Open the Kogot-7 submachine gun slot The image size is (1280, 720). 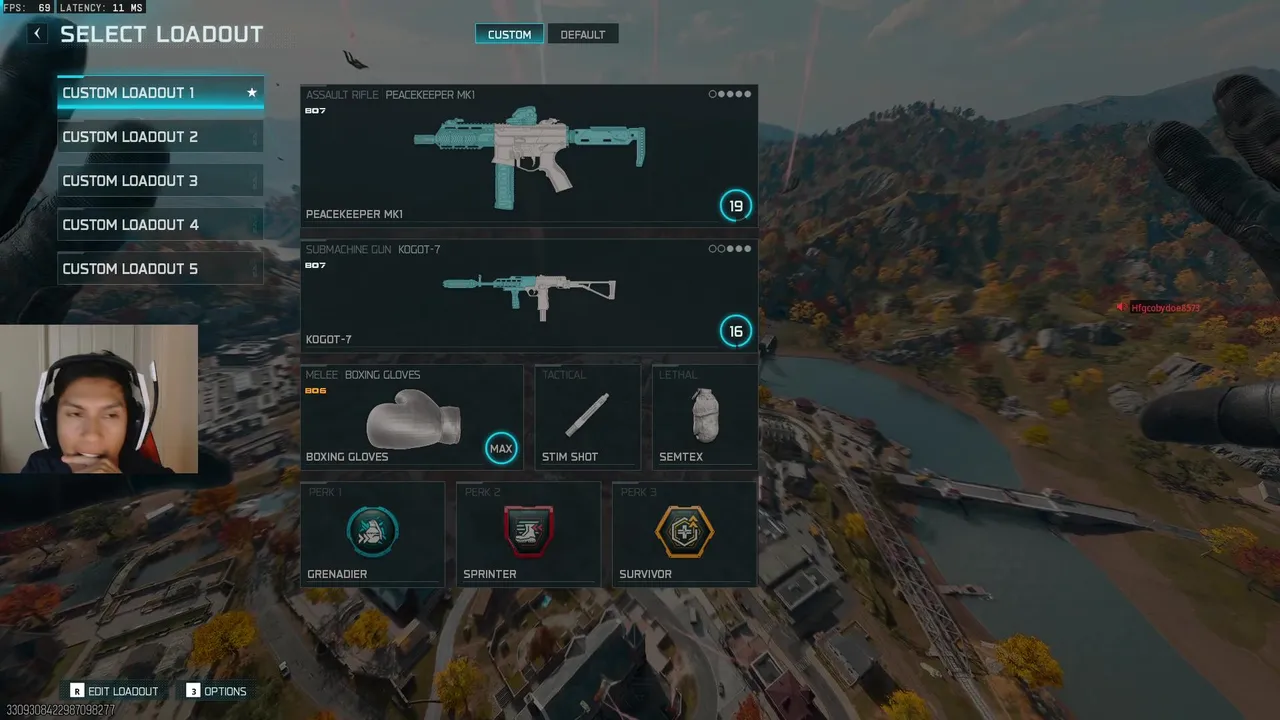[528, 295]
